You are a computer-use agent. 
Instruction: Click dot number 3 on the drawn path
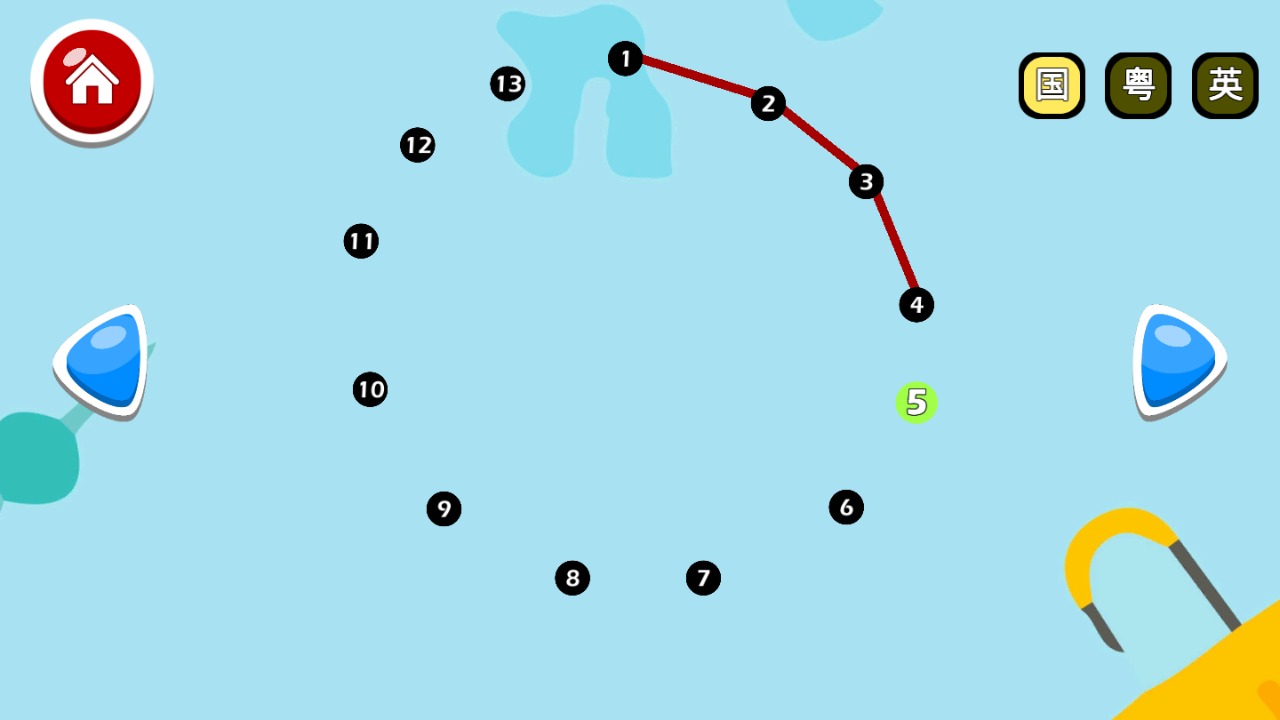(865, 182)
